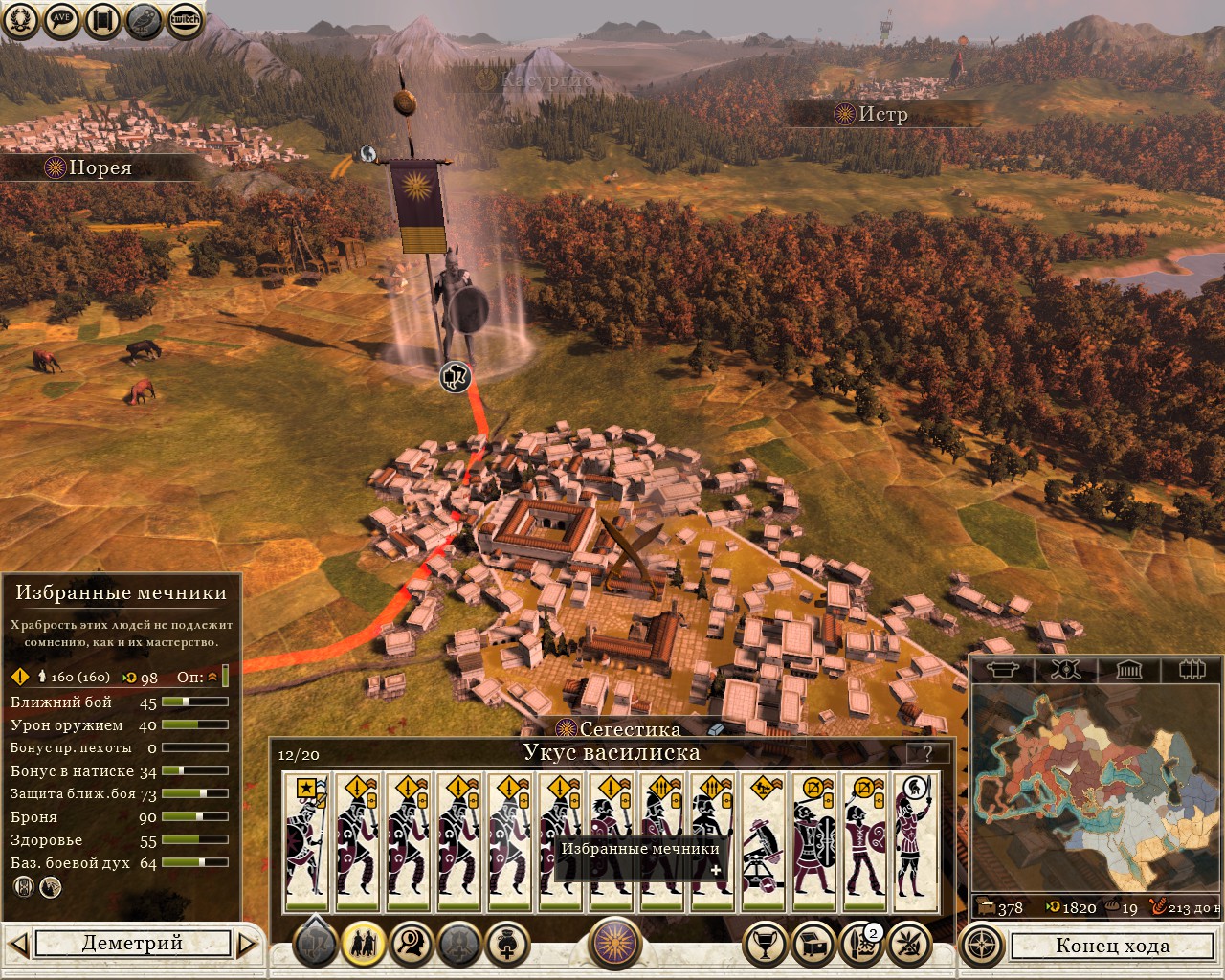This screenshot has height=980, width=1225.
Task: Click the campaign minimap
Action: [x=1095, y=788]
